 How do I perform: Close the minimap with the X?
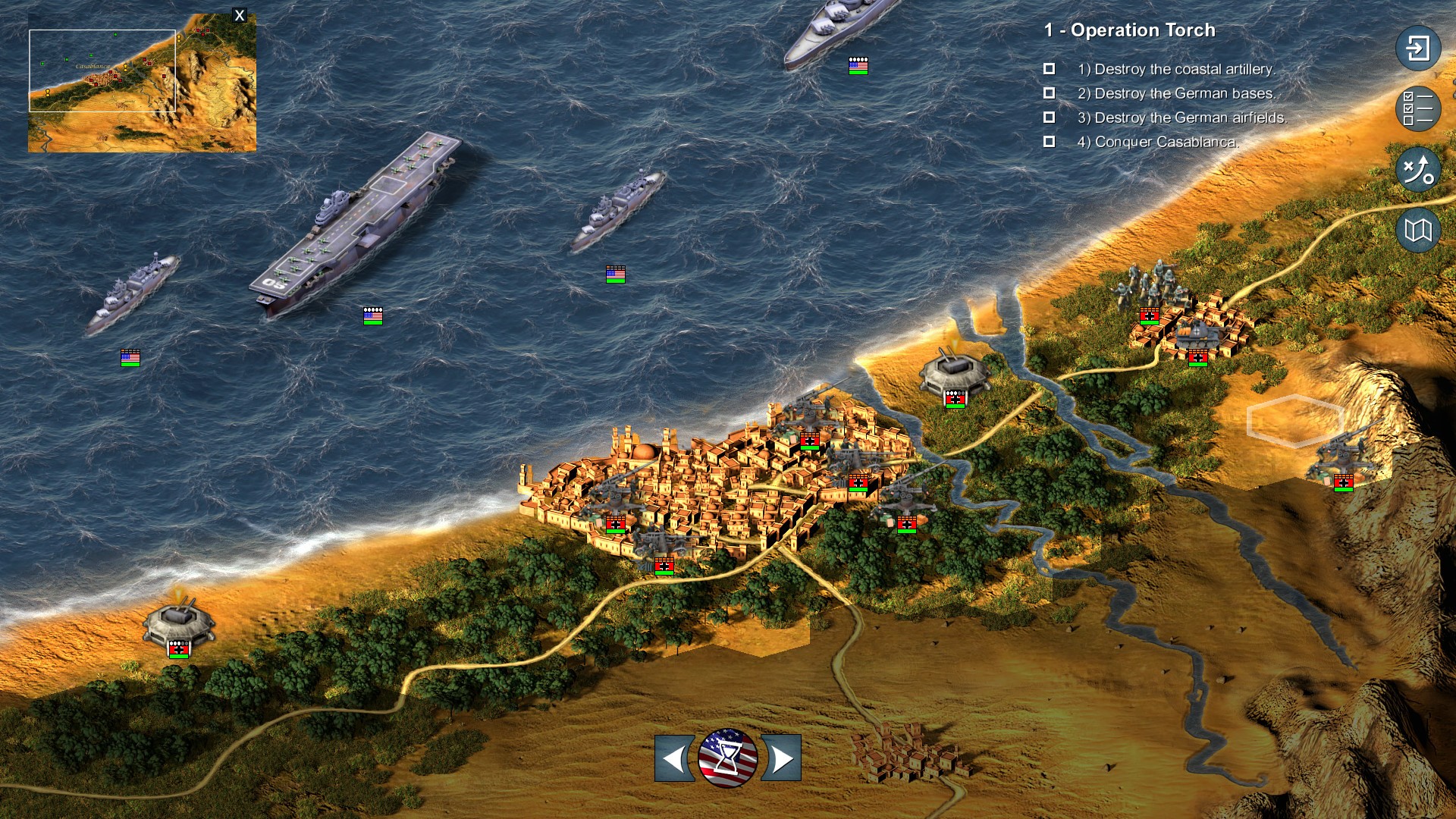point(240,14)
